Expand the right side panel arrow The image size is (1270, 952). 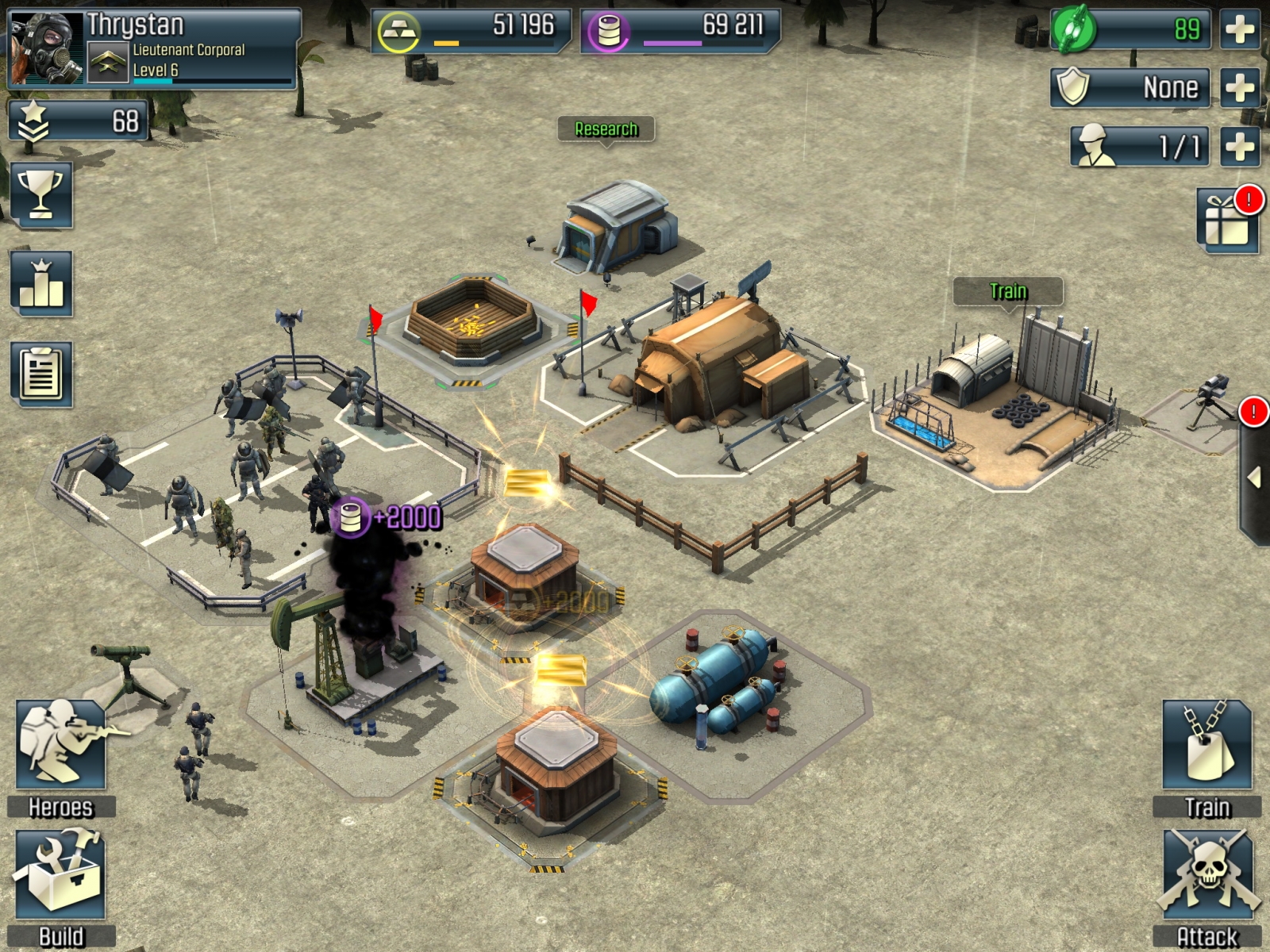click(1255, 478)
